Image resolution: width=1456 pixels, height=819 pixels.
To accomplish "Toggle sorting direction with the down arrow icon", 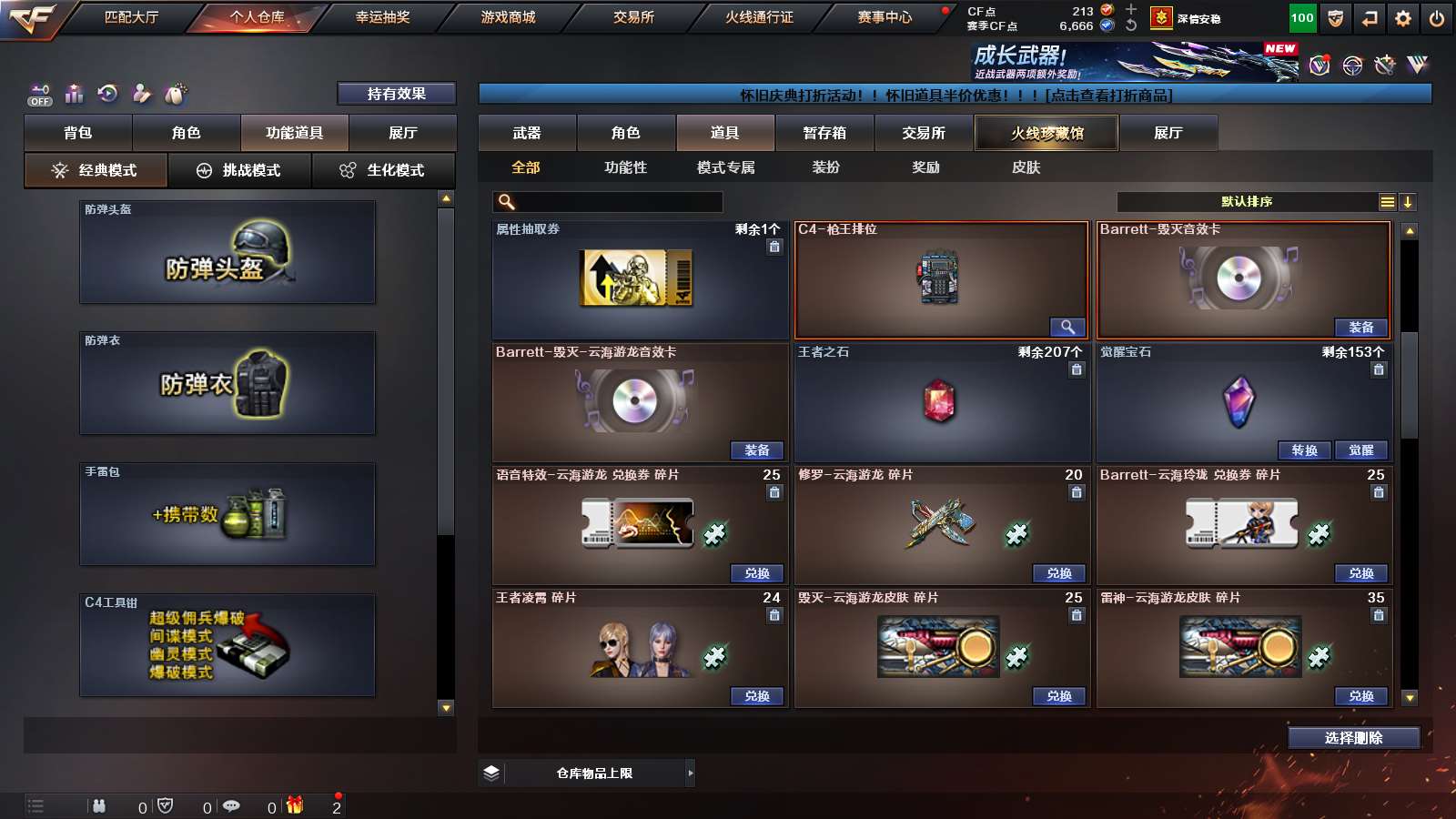I will (x=1407, y=201).
